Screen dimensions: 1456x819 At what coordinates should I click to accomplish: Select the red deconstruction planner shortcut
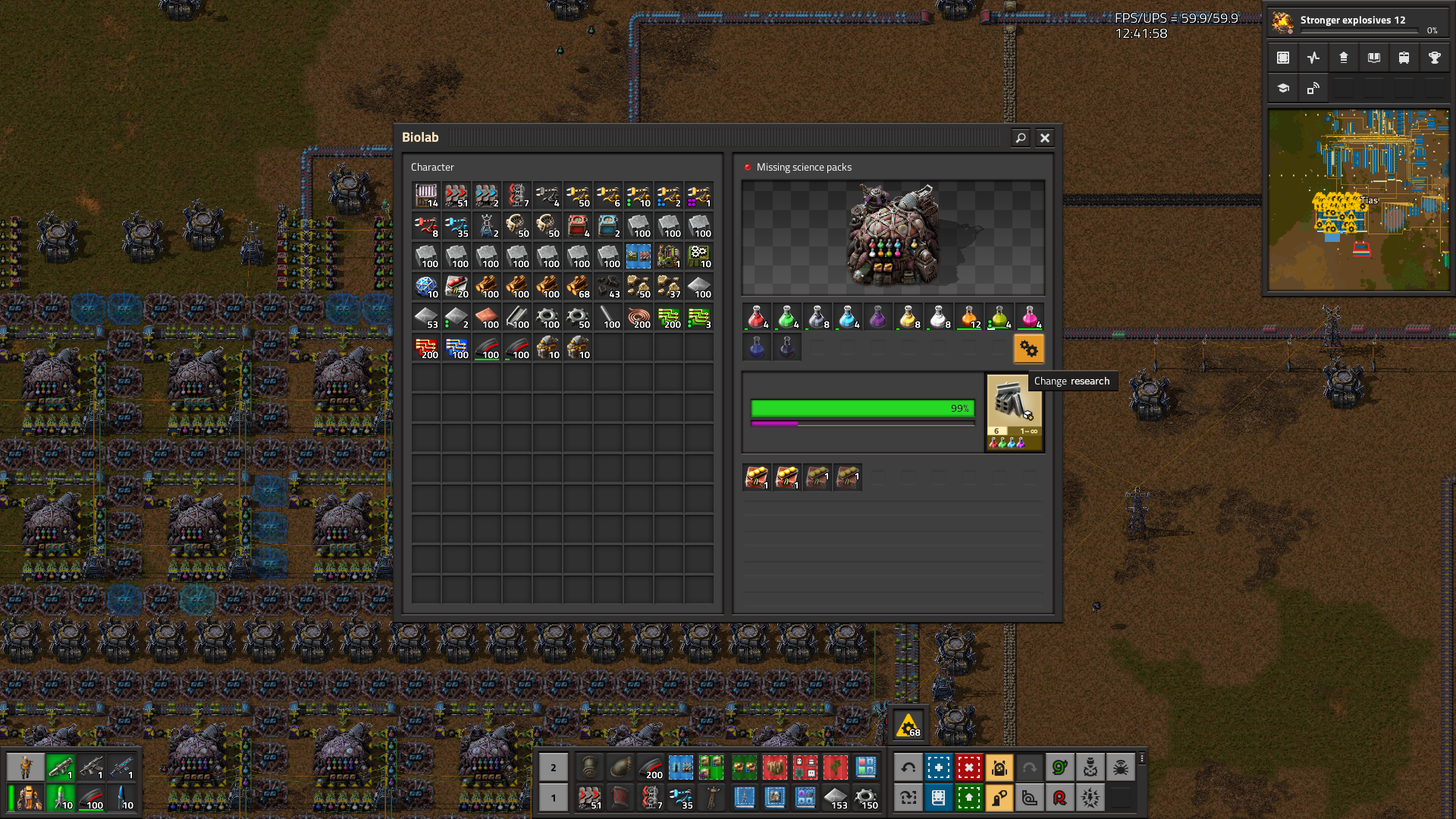click(x=968, y=767)
